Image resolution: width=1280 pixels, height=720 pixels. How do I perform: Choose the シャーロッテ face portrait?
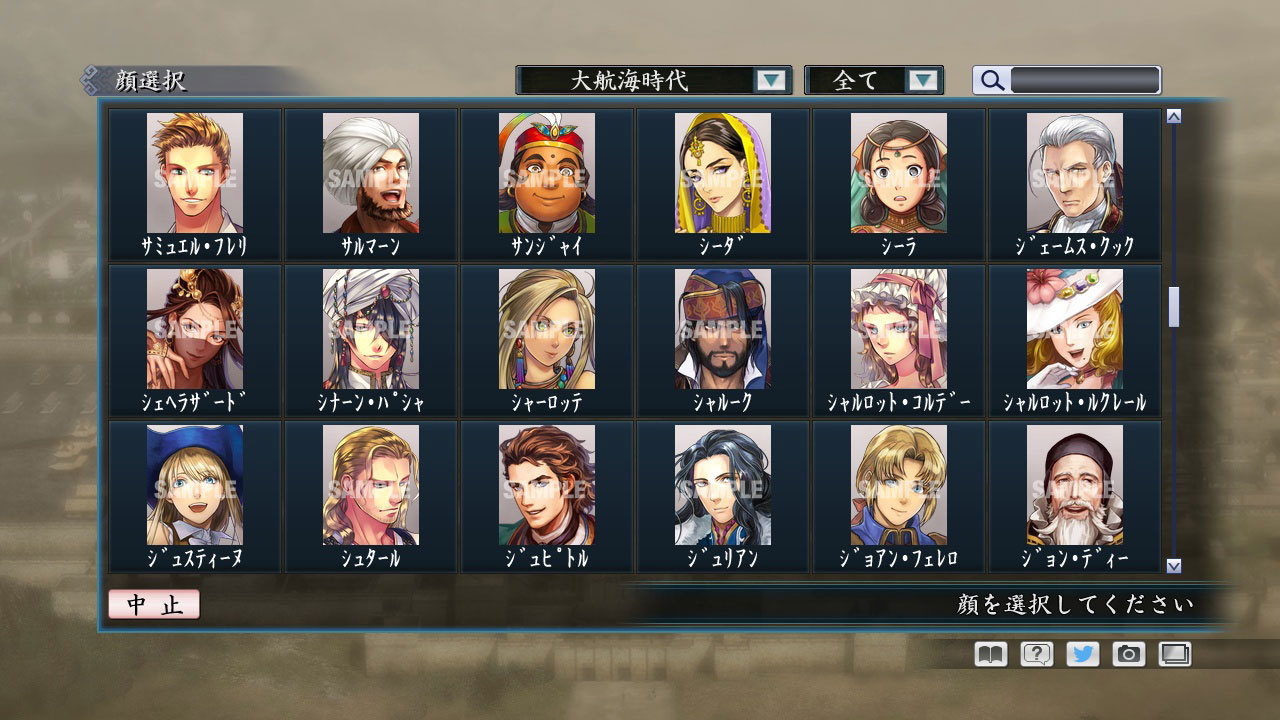547,330
